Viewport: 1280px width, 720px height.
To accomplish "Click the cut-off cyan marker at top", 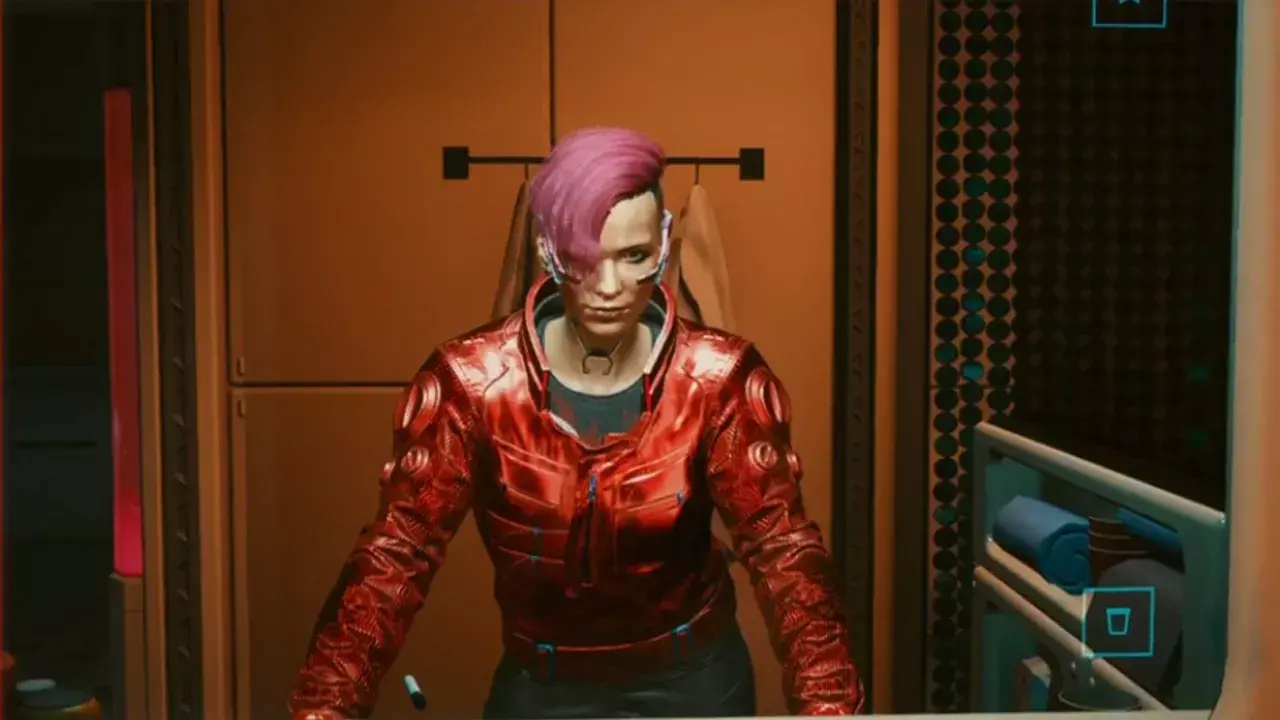I will [x=1128, y=12].
